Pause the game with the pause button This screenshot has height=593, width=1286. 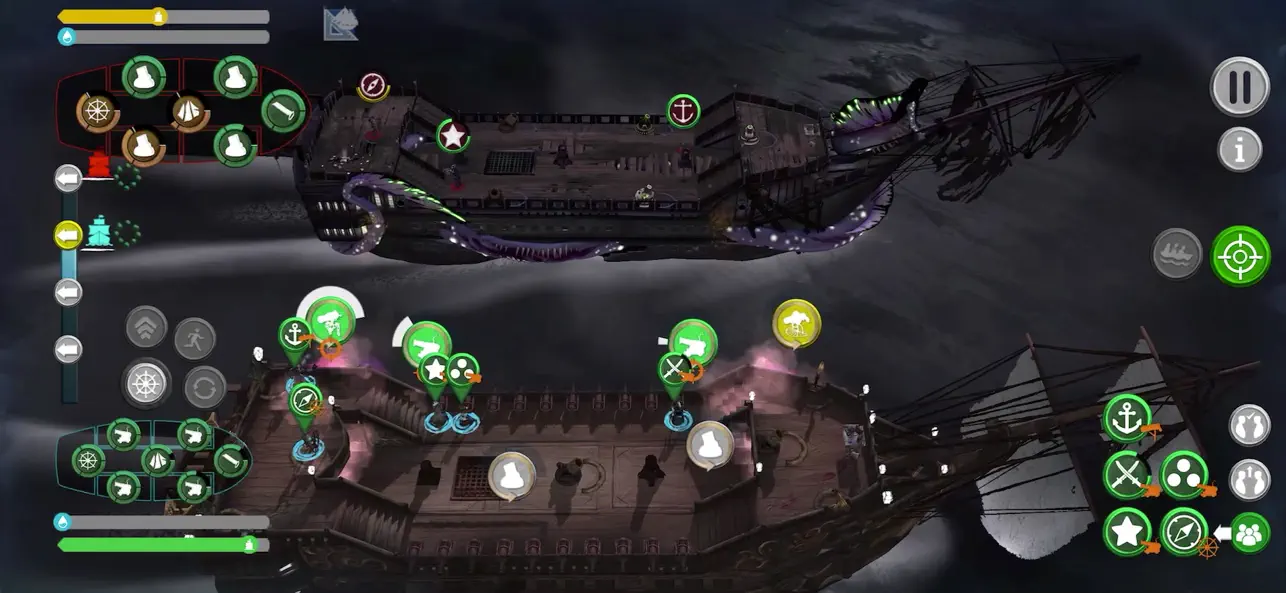click(1240, 87)
